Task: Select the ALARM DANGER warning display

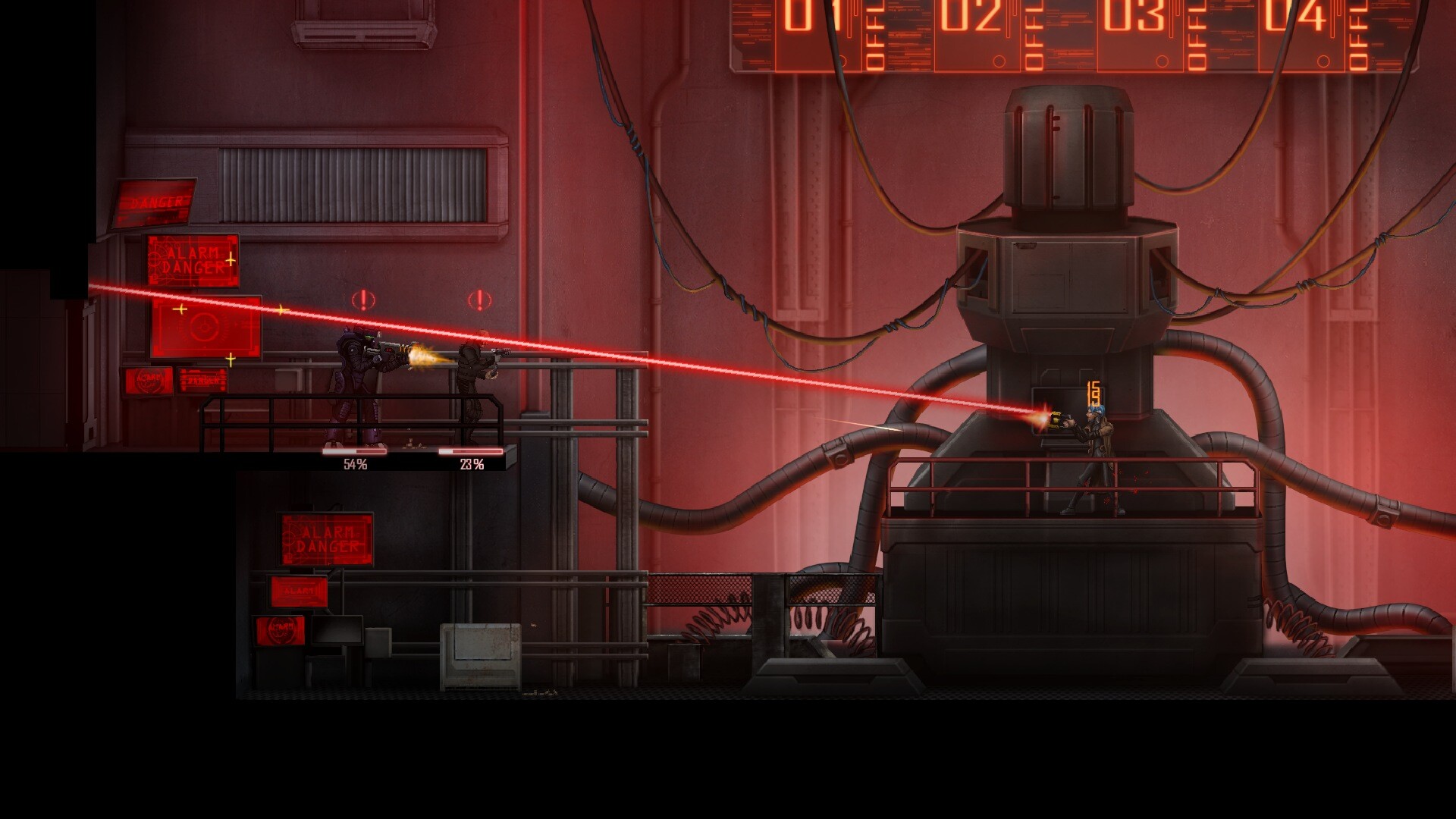Action: point(191,258)
